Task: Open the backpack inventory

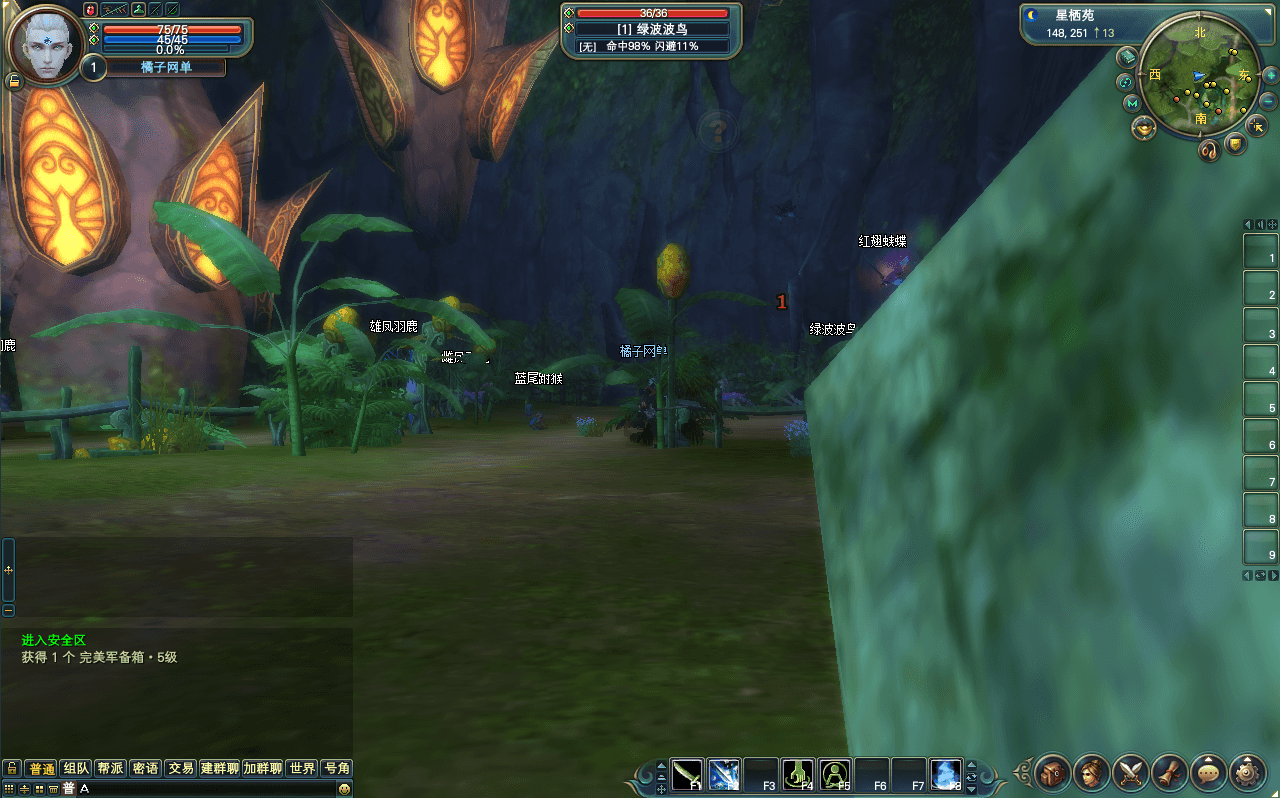Action: (1053, 773)
